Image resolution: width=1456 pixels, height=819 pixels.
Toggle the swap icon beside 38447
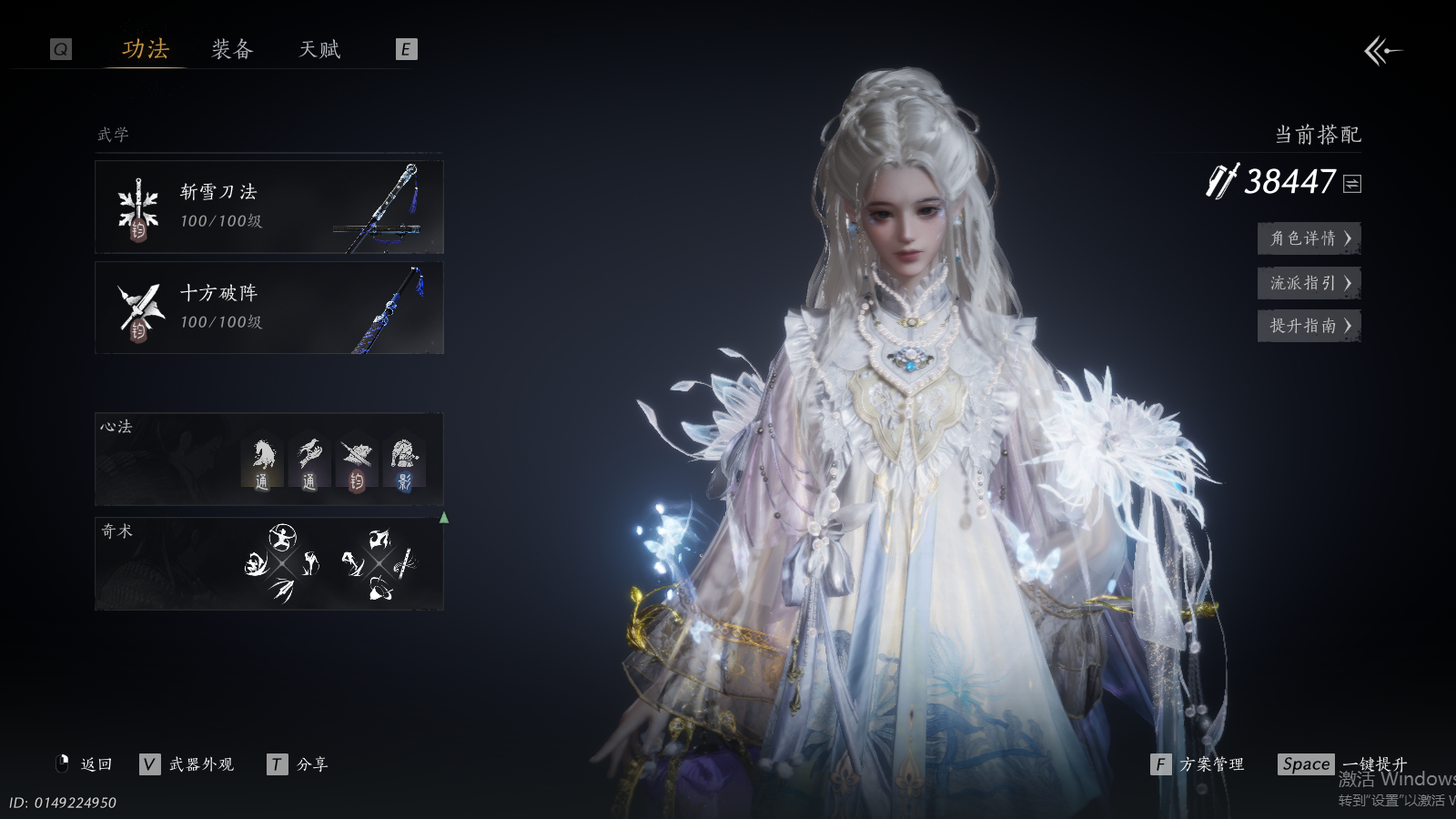1352,184
